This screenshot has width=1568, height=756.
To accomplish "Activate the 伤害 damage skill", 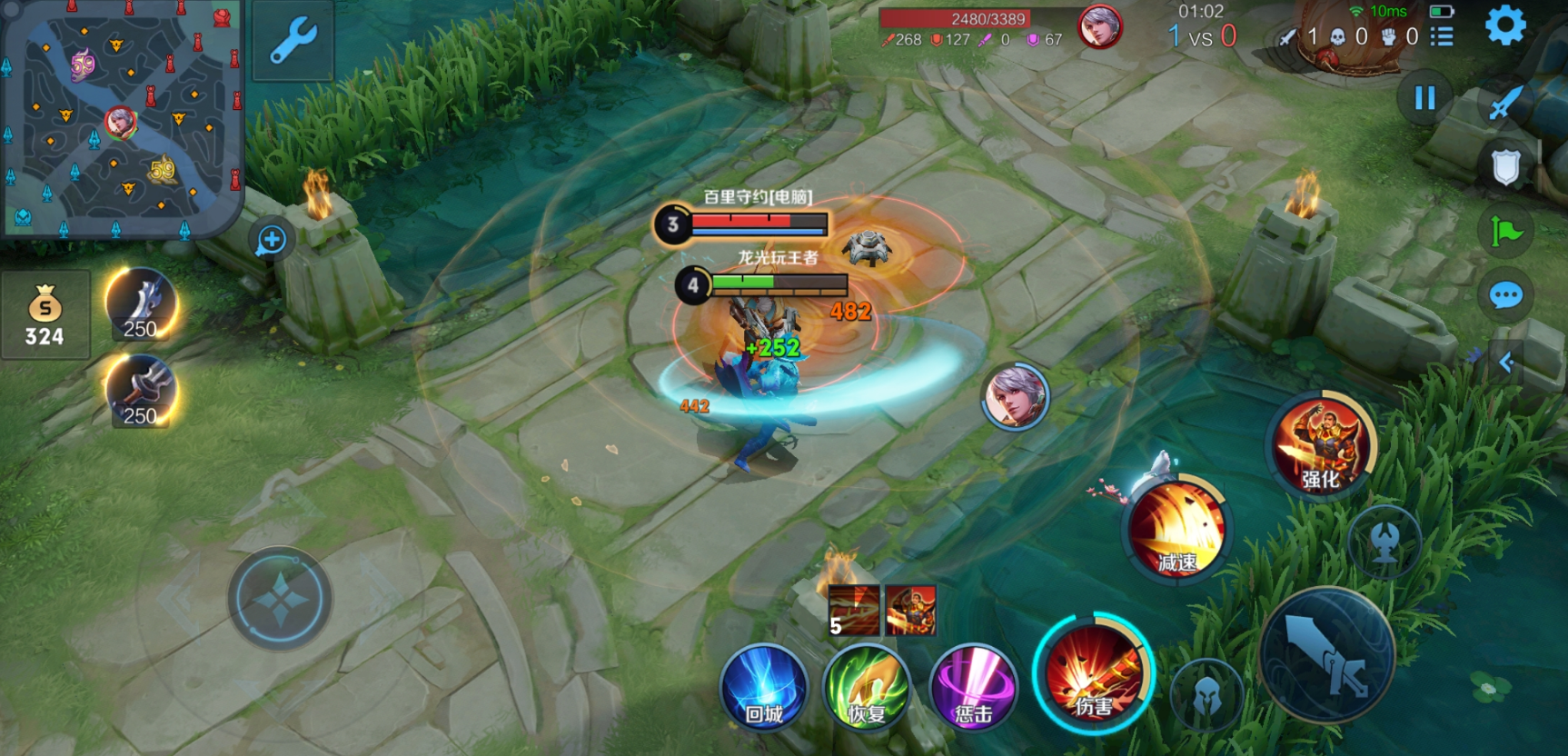I will [1094, 673].
